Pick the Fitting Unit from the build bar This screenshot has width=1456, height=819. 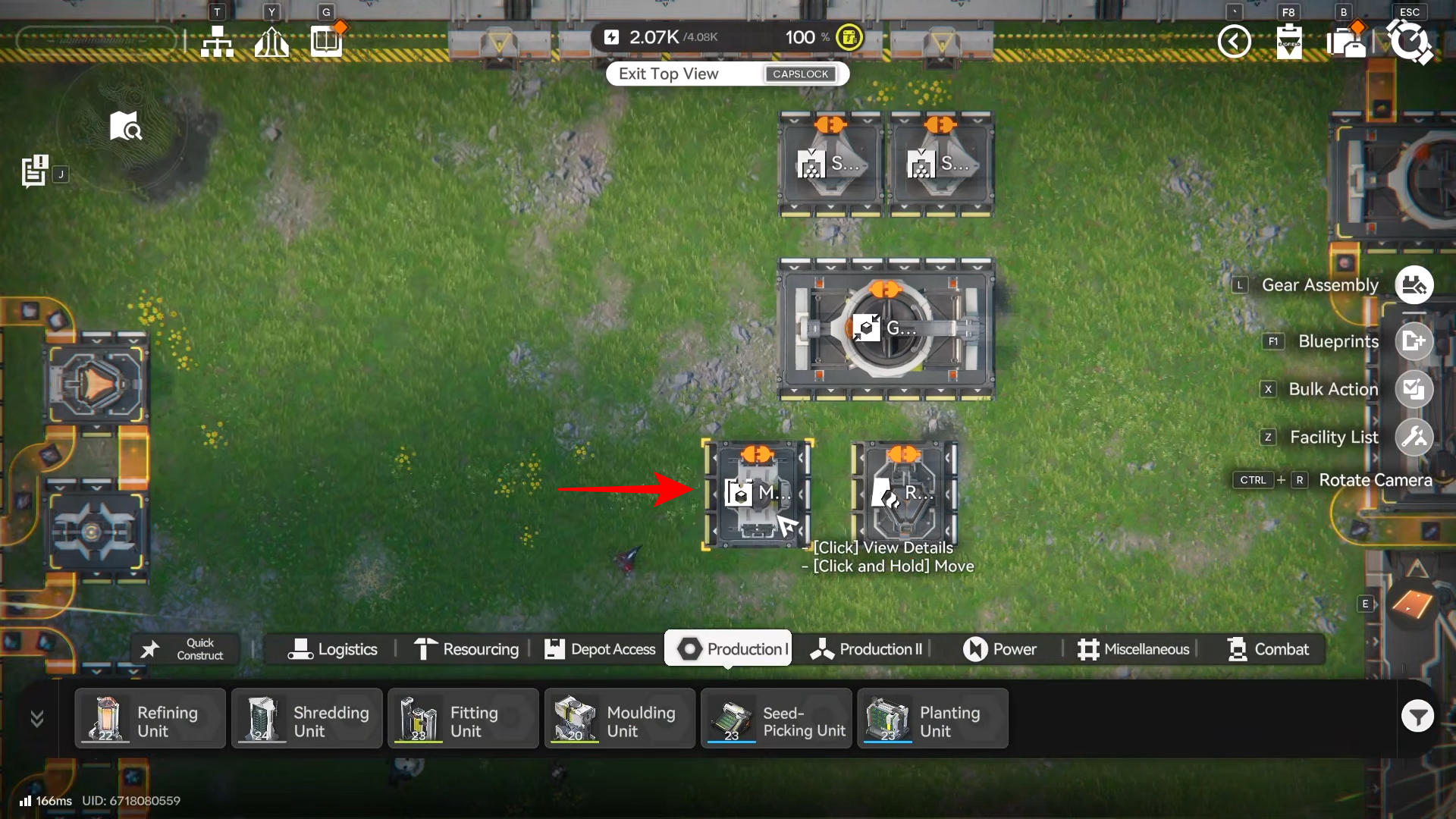463,719
